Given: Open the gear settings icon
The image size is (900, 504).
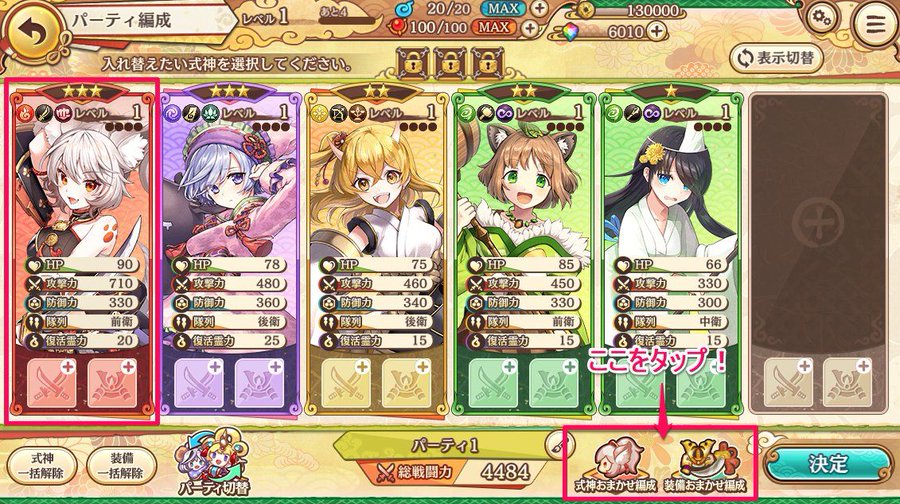Looking at the screenshot, I should click(822, 19).
